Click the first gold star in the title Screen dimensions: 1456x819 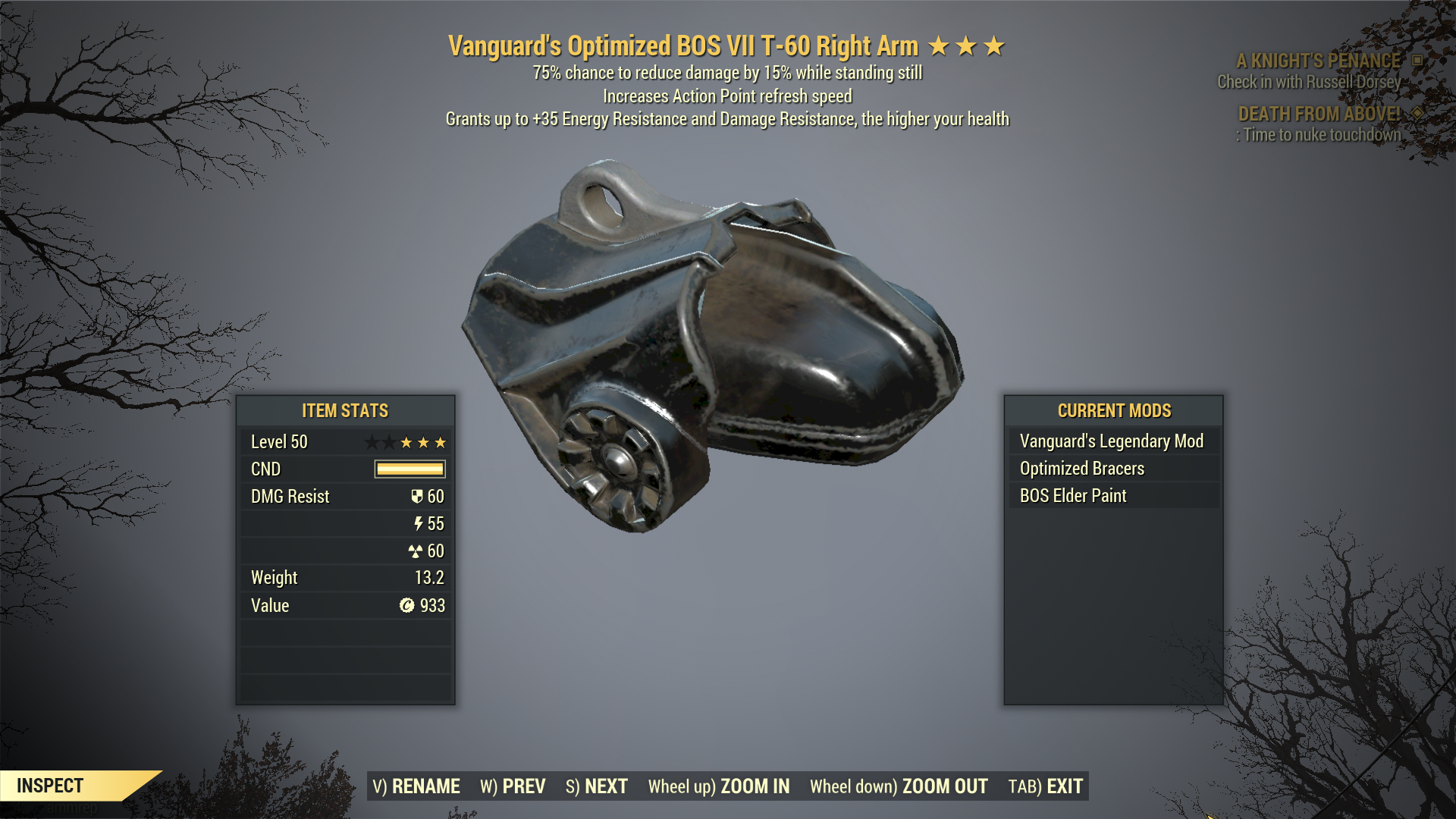point(940,45)
